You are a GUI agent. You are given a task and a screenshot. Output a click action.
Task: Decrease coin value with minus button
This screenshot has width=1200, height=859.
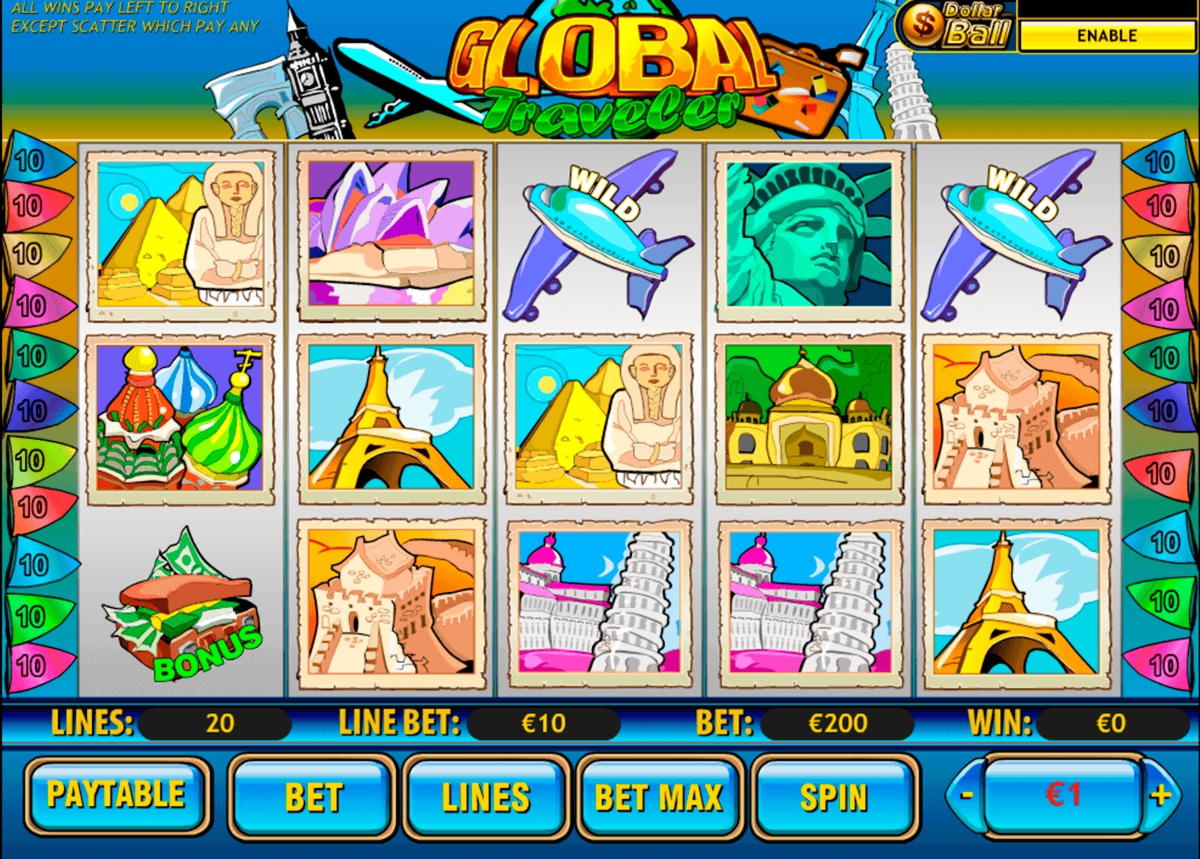pos(966,796)
